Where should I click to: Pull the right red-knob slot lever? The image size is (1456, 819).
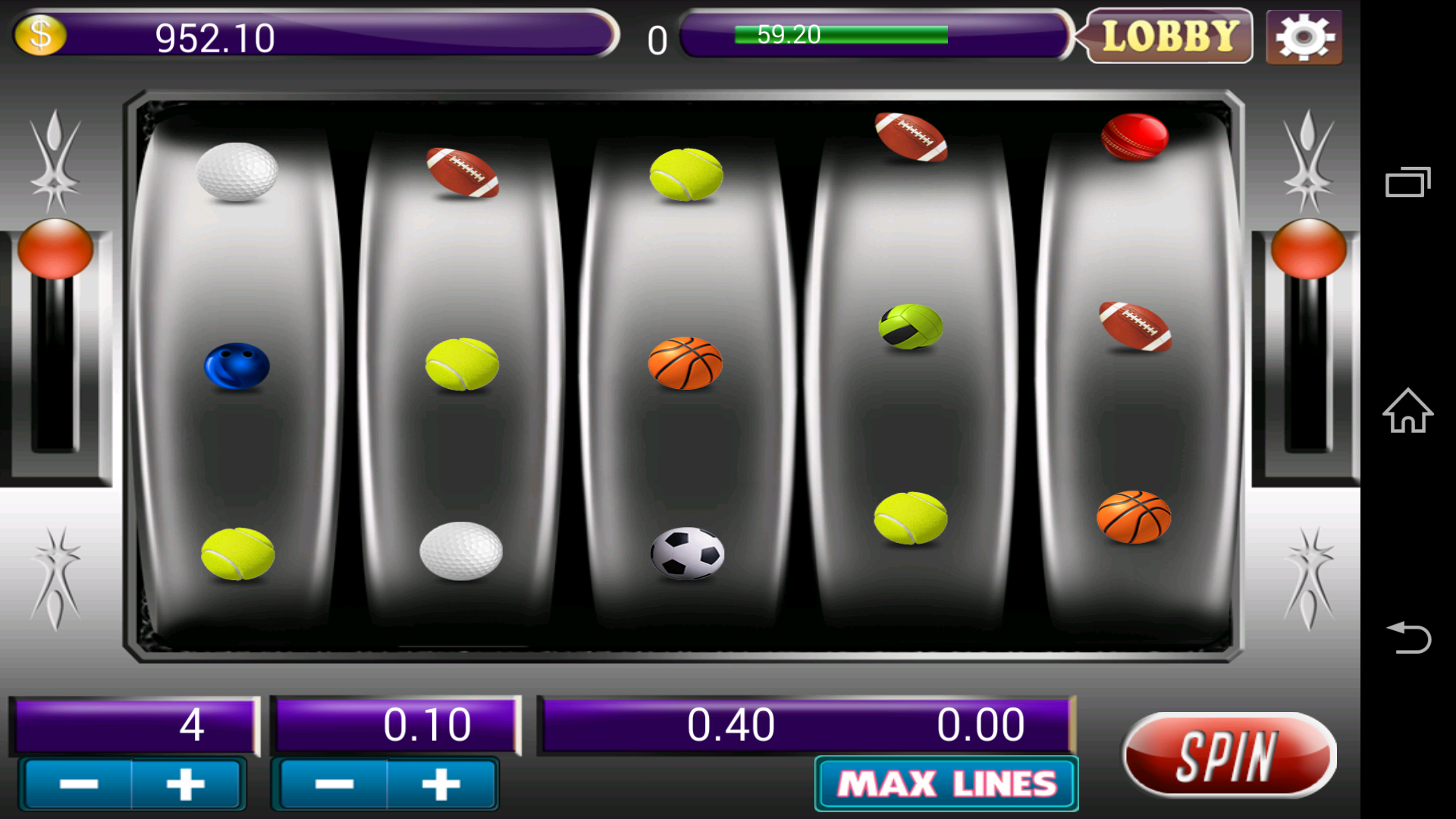point(1308,249)
